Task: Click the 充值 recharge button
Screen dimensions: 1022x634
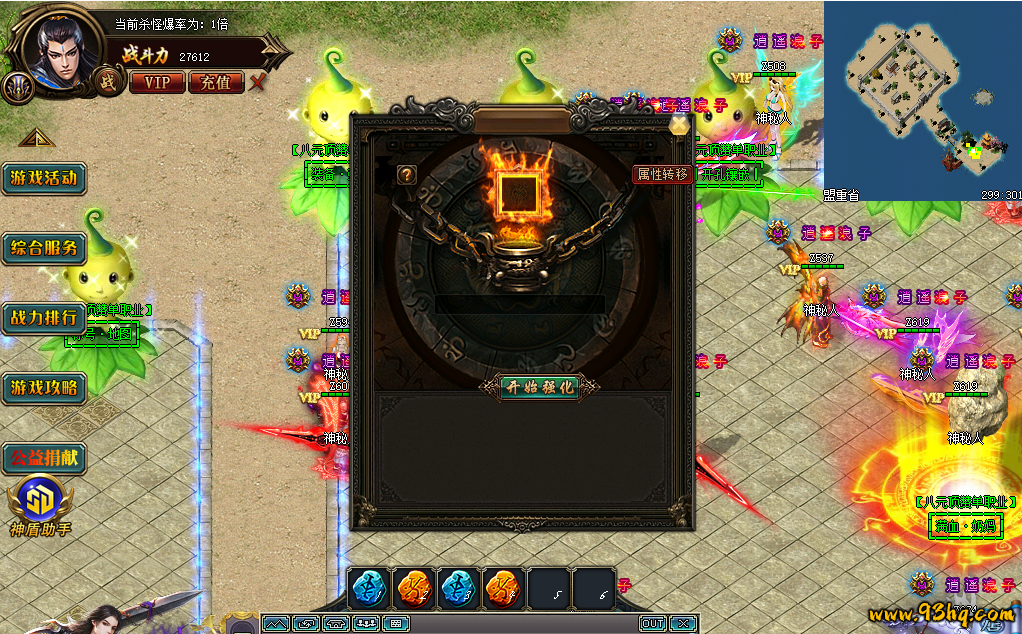Action: (215, 82)
